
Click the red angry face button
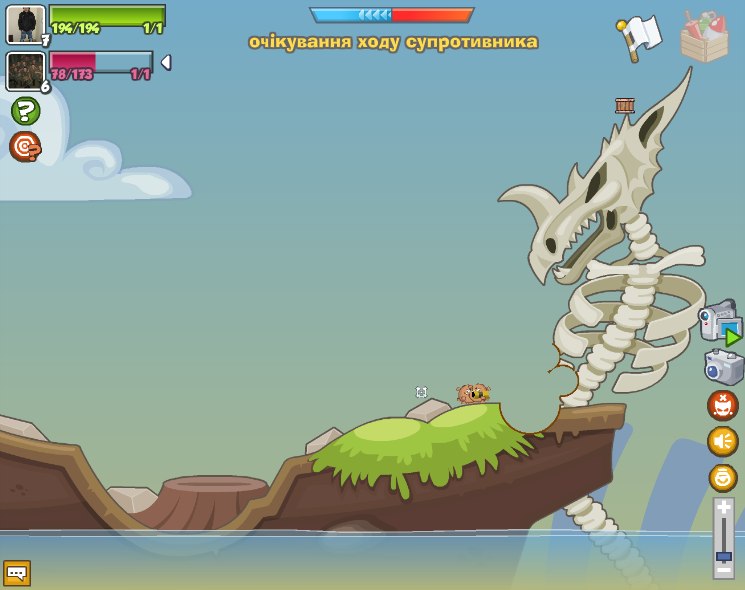723,405
